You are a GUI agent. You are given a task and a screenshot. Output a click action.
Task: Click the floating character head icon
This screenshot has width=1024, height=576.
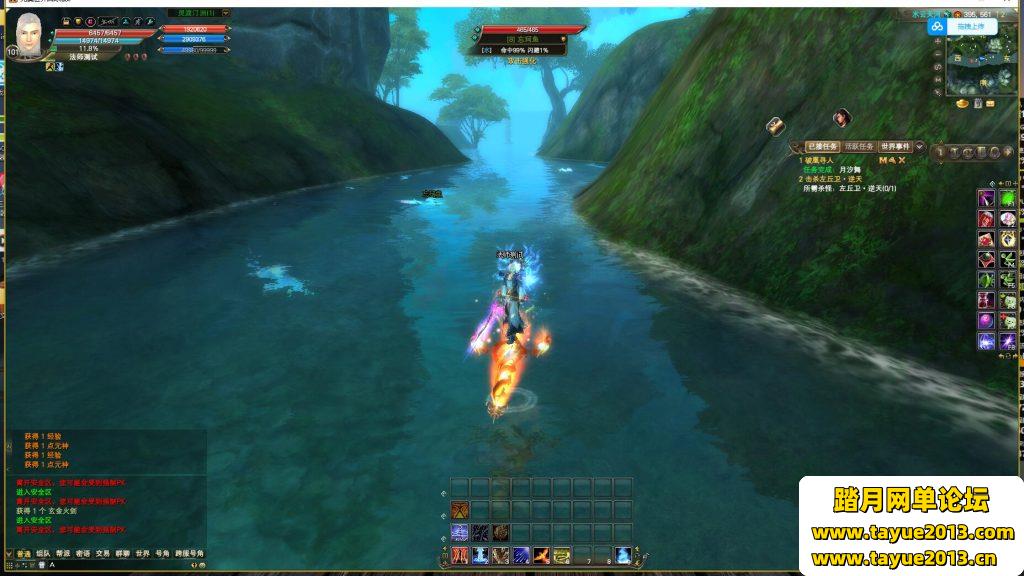[842, 118]
